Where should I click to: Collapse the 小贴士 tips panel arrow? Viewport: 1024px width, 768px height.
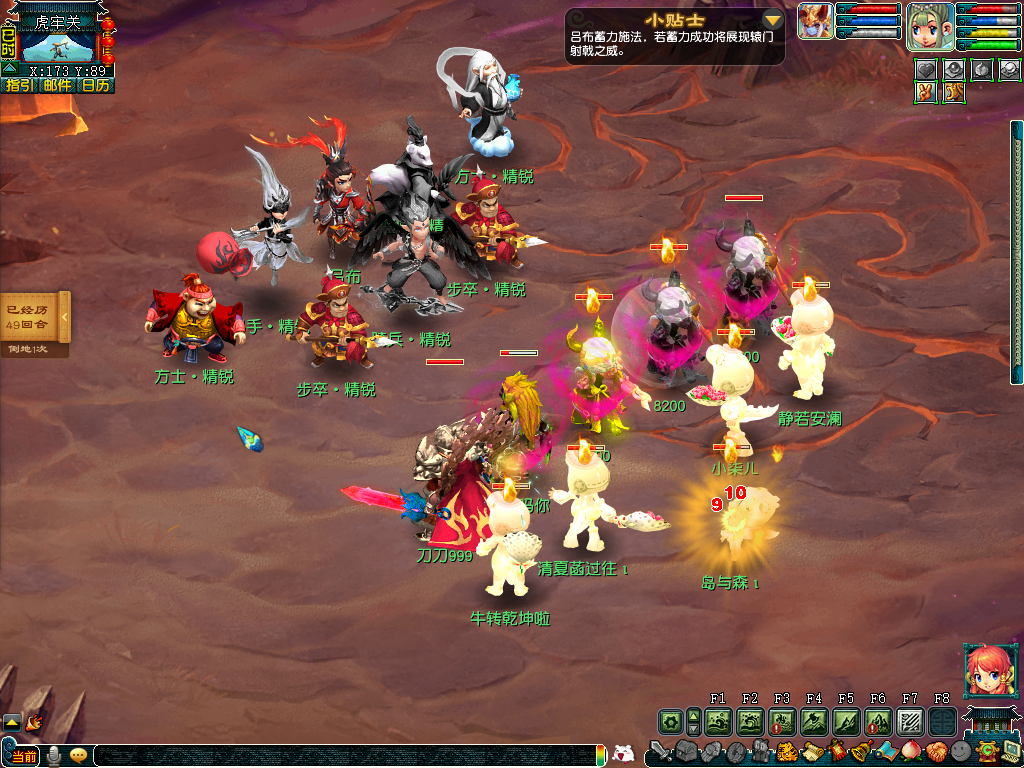772,20
